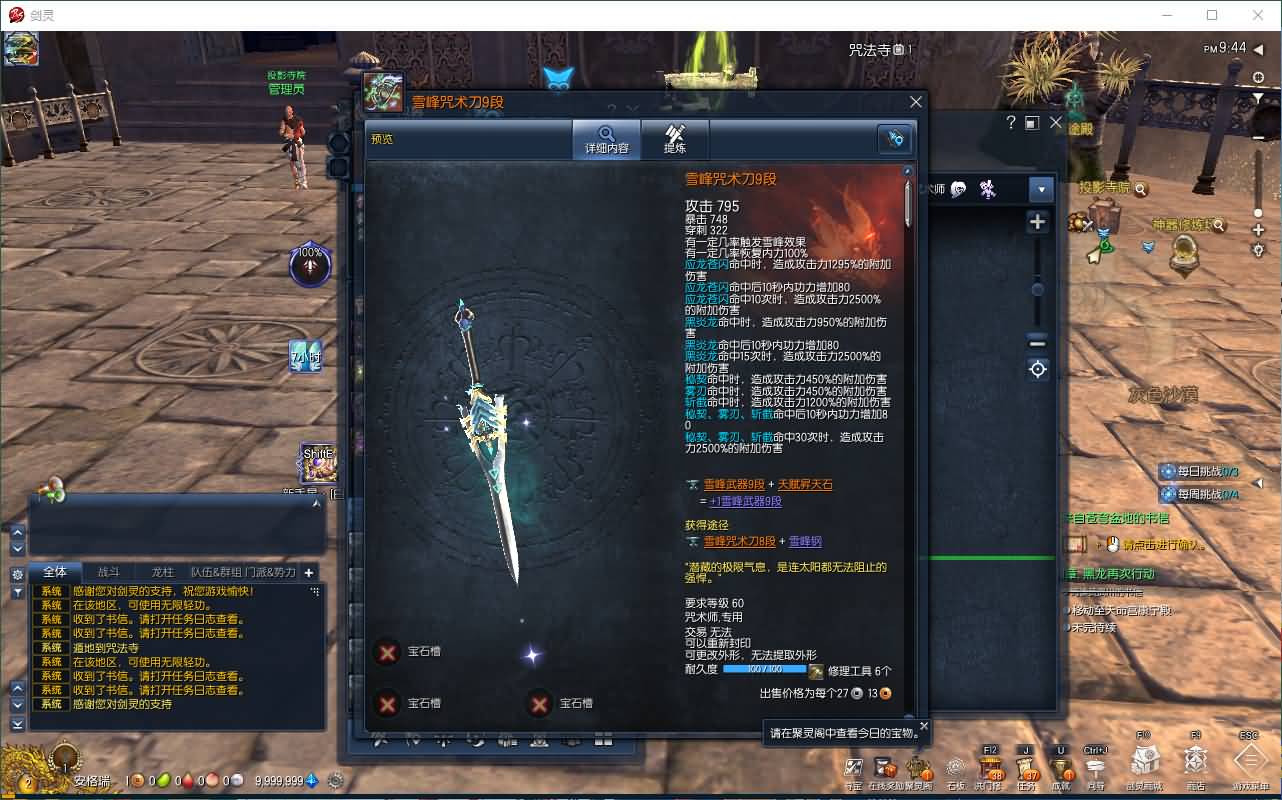Open the dropdown arrow in the right party panel
This screenshot has height=800, width=1282.
[1041, 189]
